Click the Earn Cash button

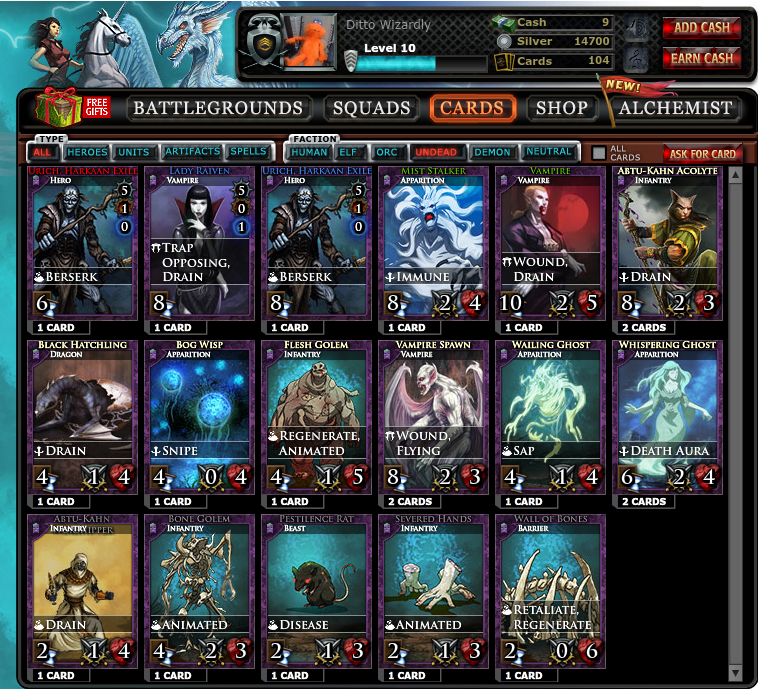point(701,58)
